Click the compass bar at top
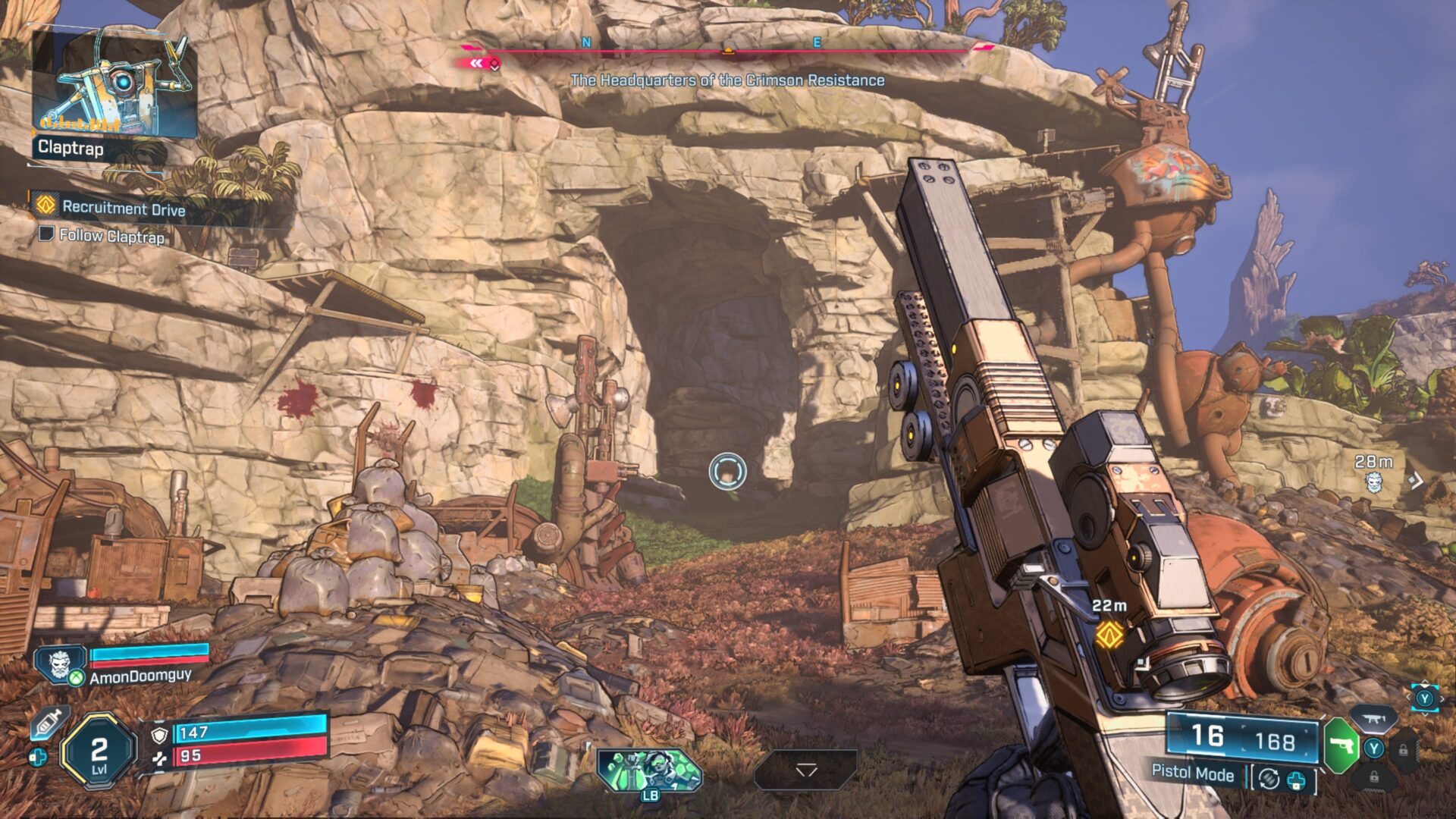Viewport: 1456px width, 819px height. click(x=727, y=50)
